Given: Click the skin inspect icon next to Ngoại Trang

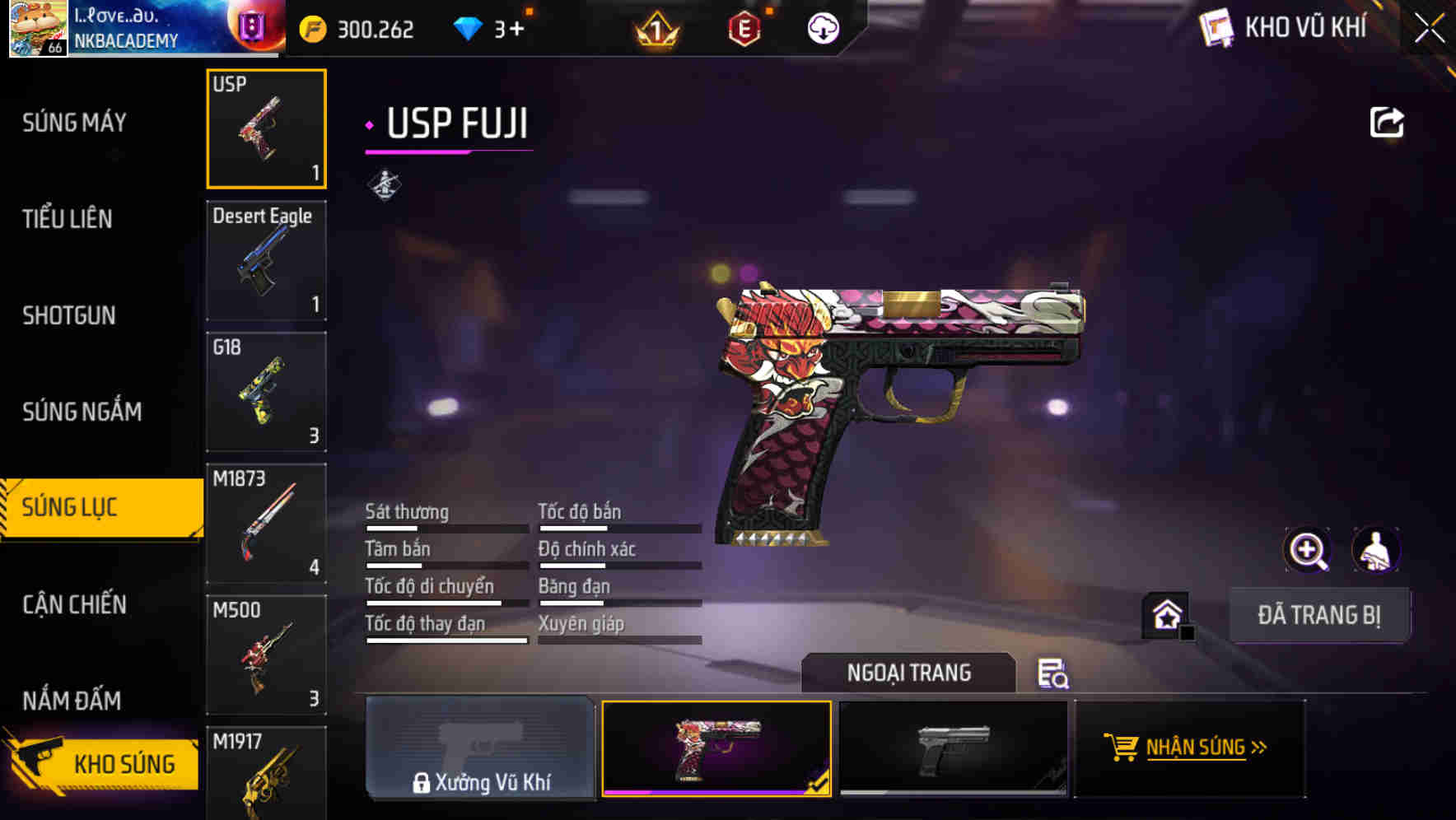Looking at the screenshot, I should click(1054, 675).
